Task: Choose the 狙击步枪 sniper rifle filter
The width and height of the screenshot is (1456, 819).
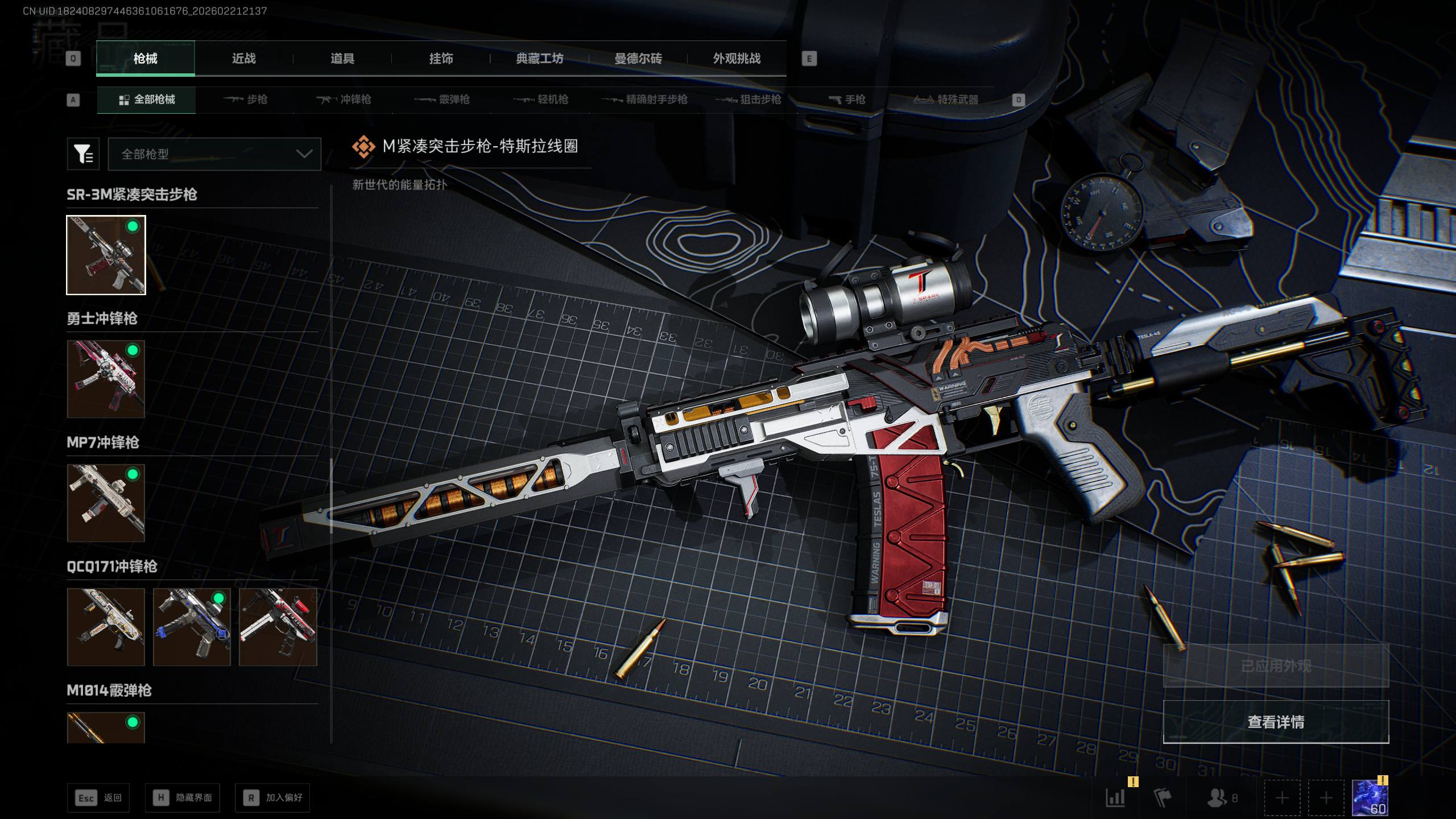Action: coord(748,100)
